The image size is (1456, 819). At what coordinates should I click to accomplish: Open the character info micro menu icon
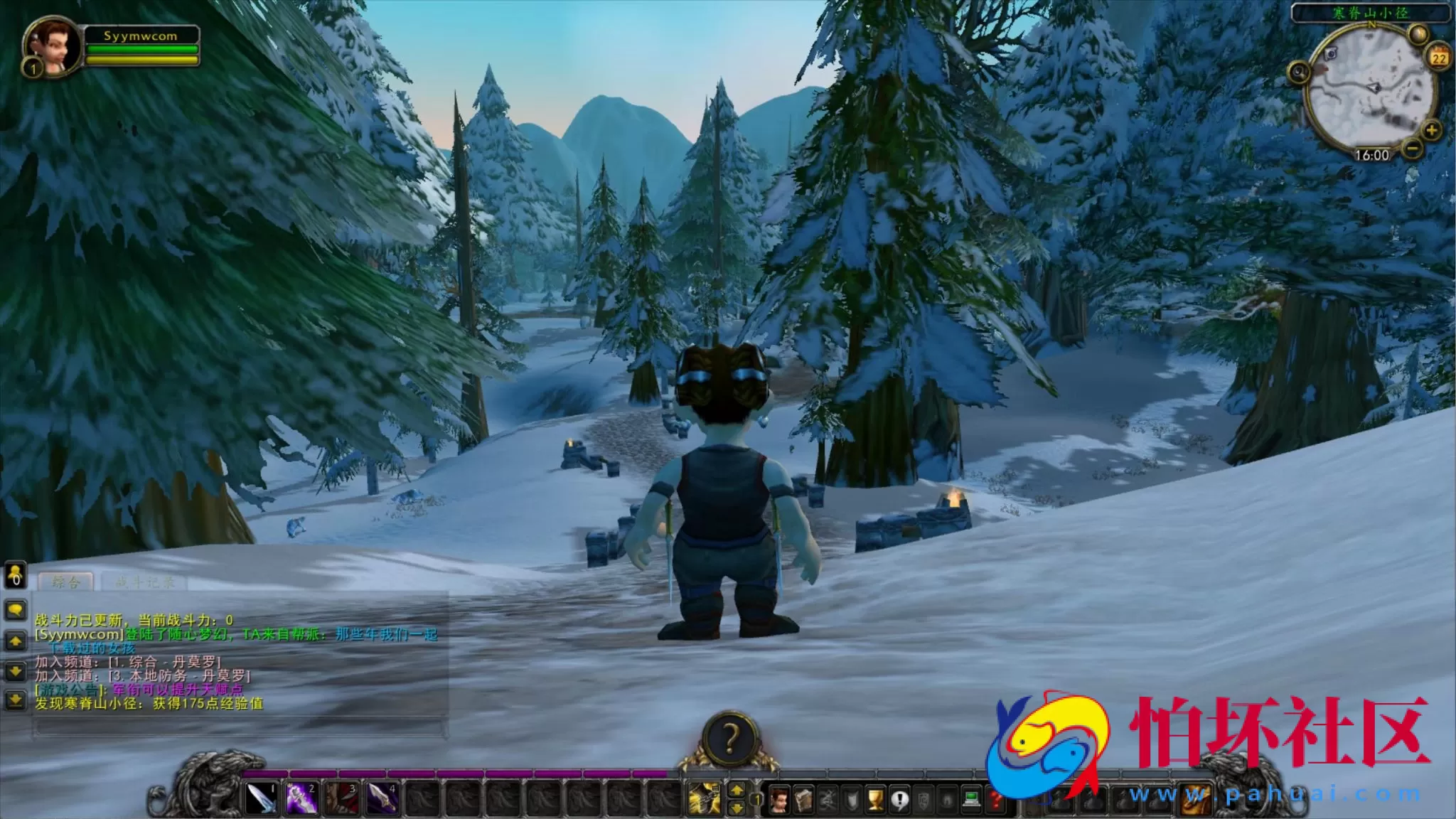pyautogui.click(x=779, y=800)
